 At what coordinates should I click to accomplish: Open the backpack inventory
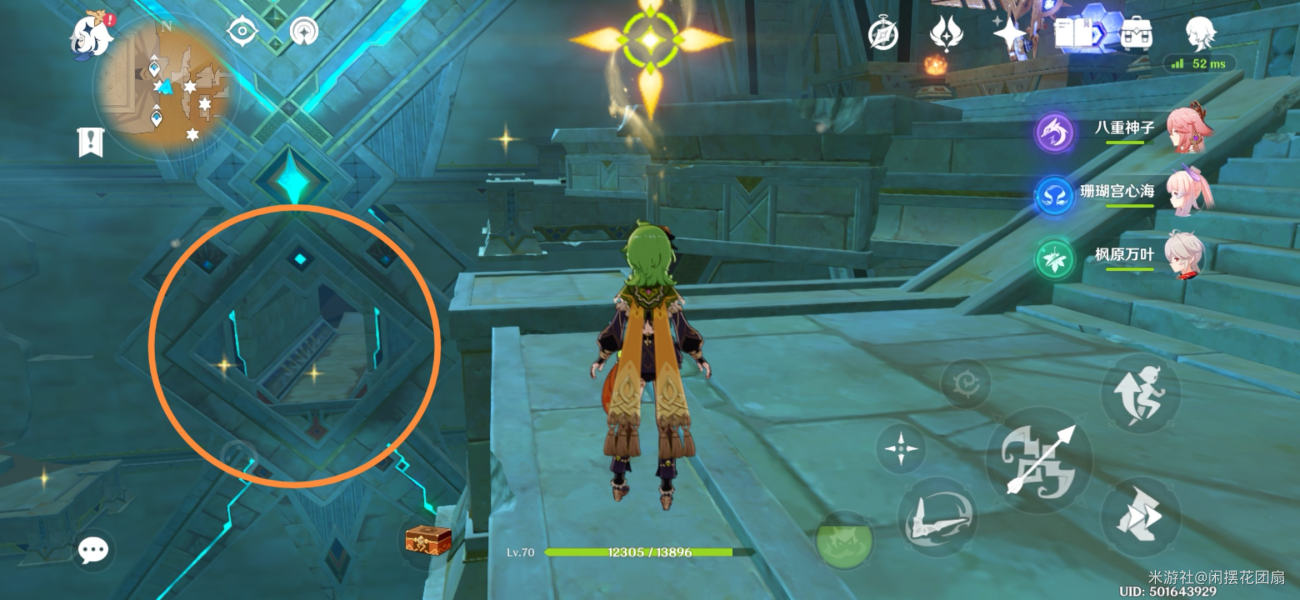[x=1136, y=34]
